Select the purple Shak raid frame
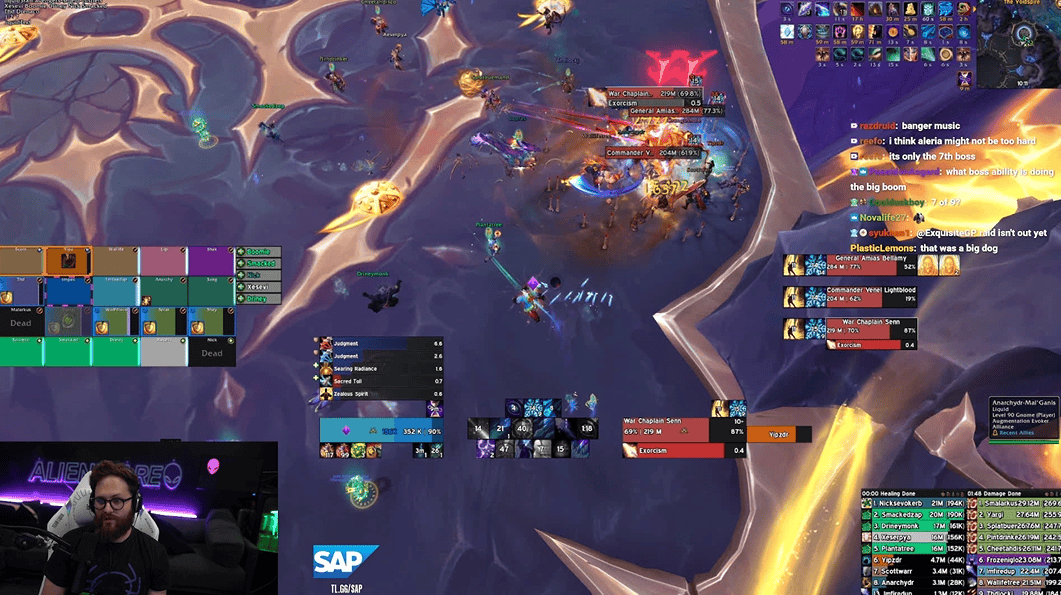 click(211, 261)
